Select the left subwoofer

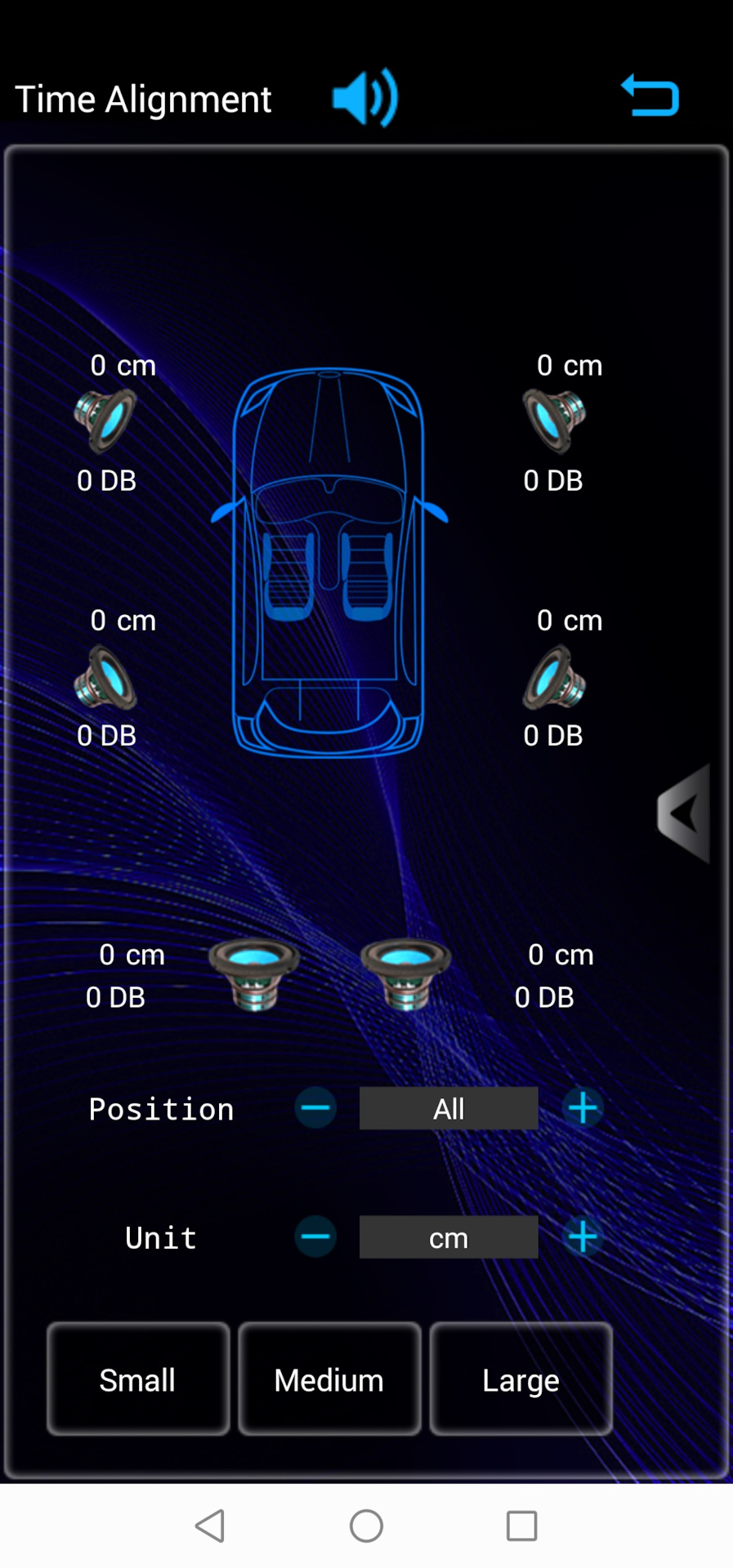254,973
